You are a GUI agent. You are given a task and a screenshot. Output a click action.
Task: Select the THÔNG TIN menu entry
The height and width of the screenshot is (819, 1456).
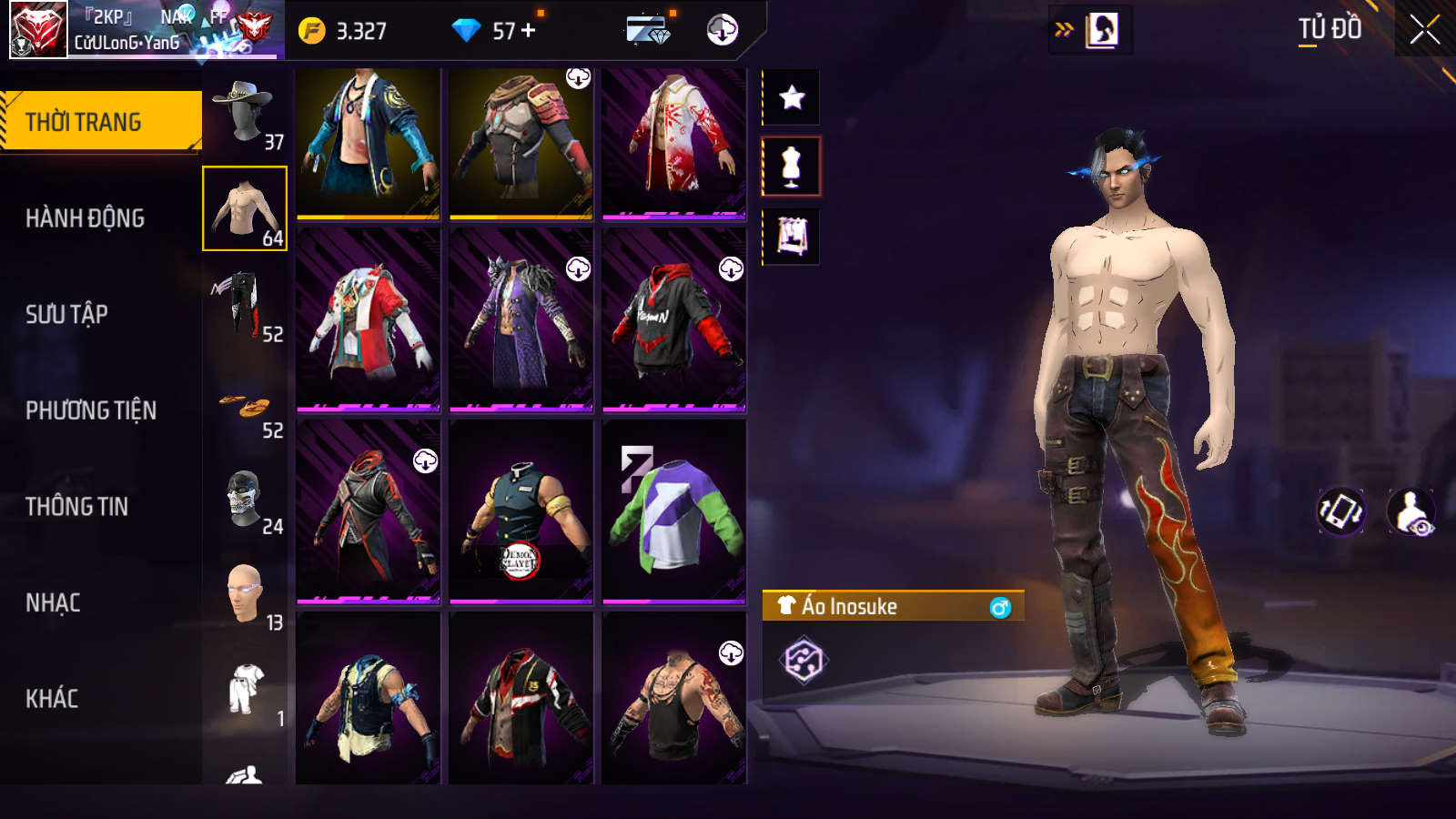76,507
